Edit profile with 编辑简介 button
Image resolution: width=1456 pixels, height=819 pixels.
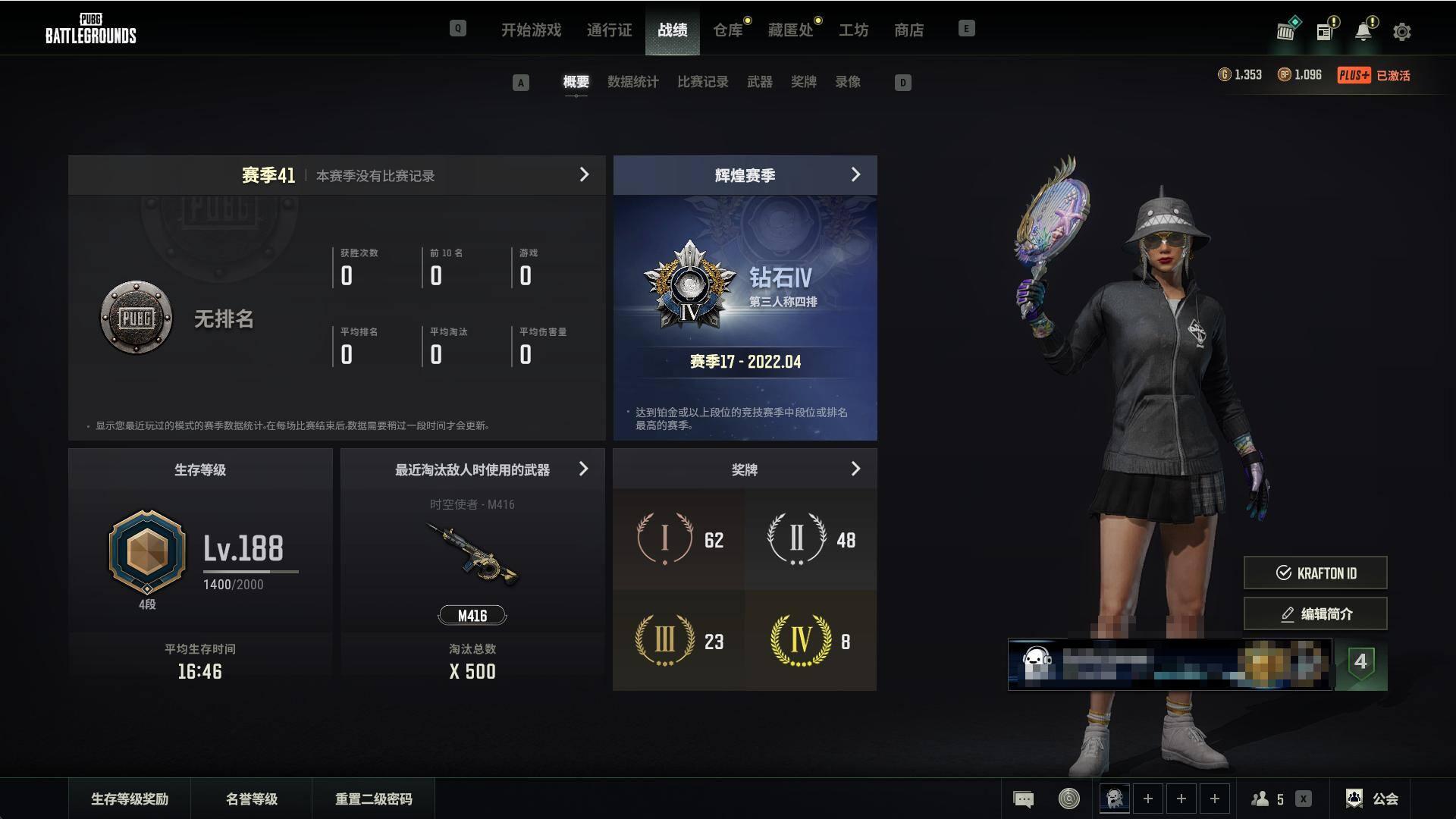tap(1315, 614)
